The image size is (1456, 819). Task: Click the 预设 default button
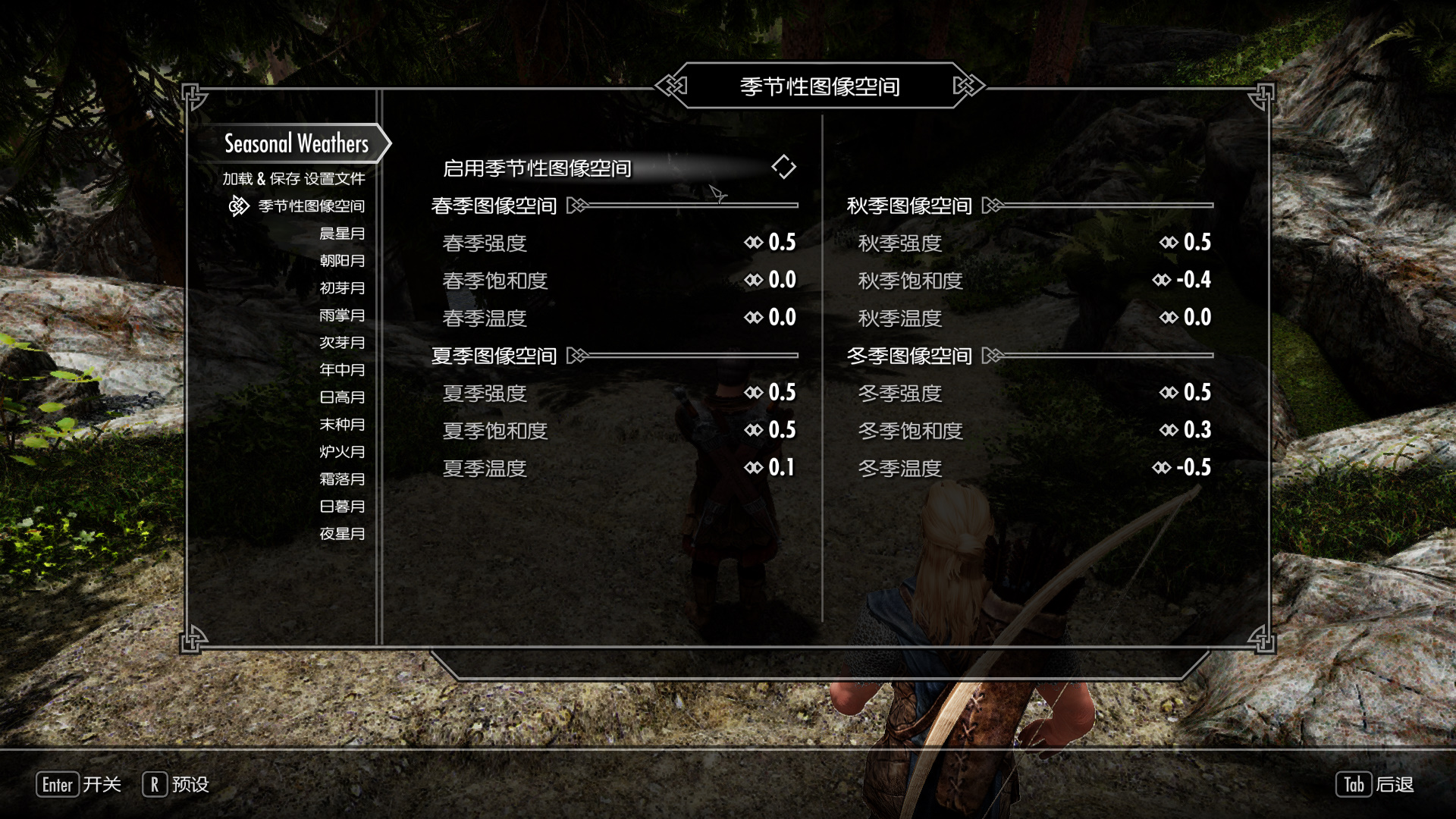(176, 785)
